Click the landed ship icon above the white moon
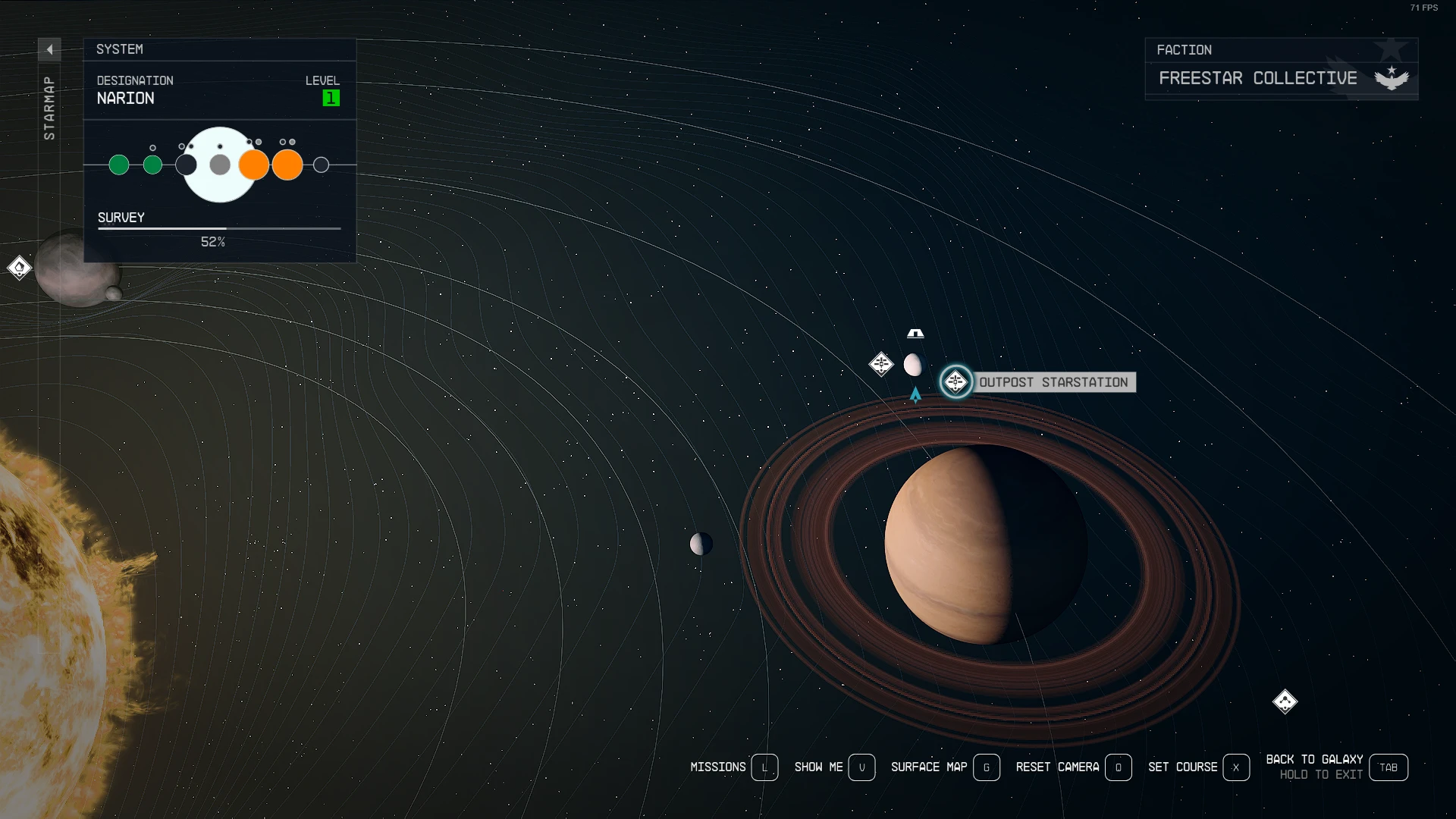Screen dimensions: 1456x819 [915, 334]
